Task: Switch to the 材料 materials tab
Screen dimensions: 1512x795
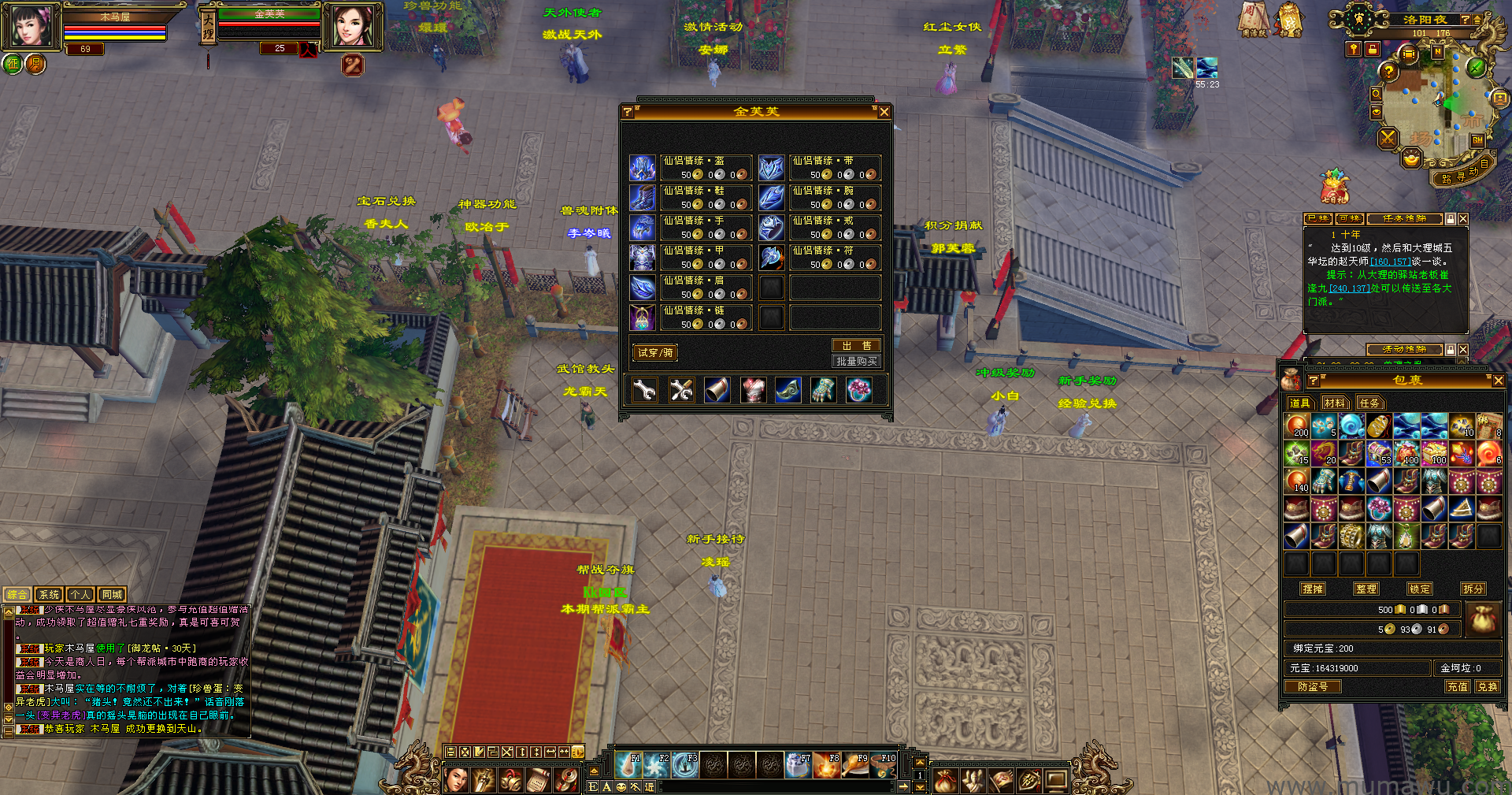Action: [x=1335, y=403]
